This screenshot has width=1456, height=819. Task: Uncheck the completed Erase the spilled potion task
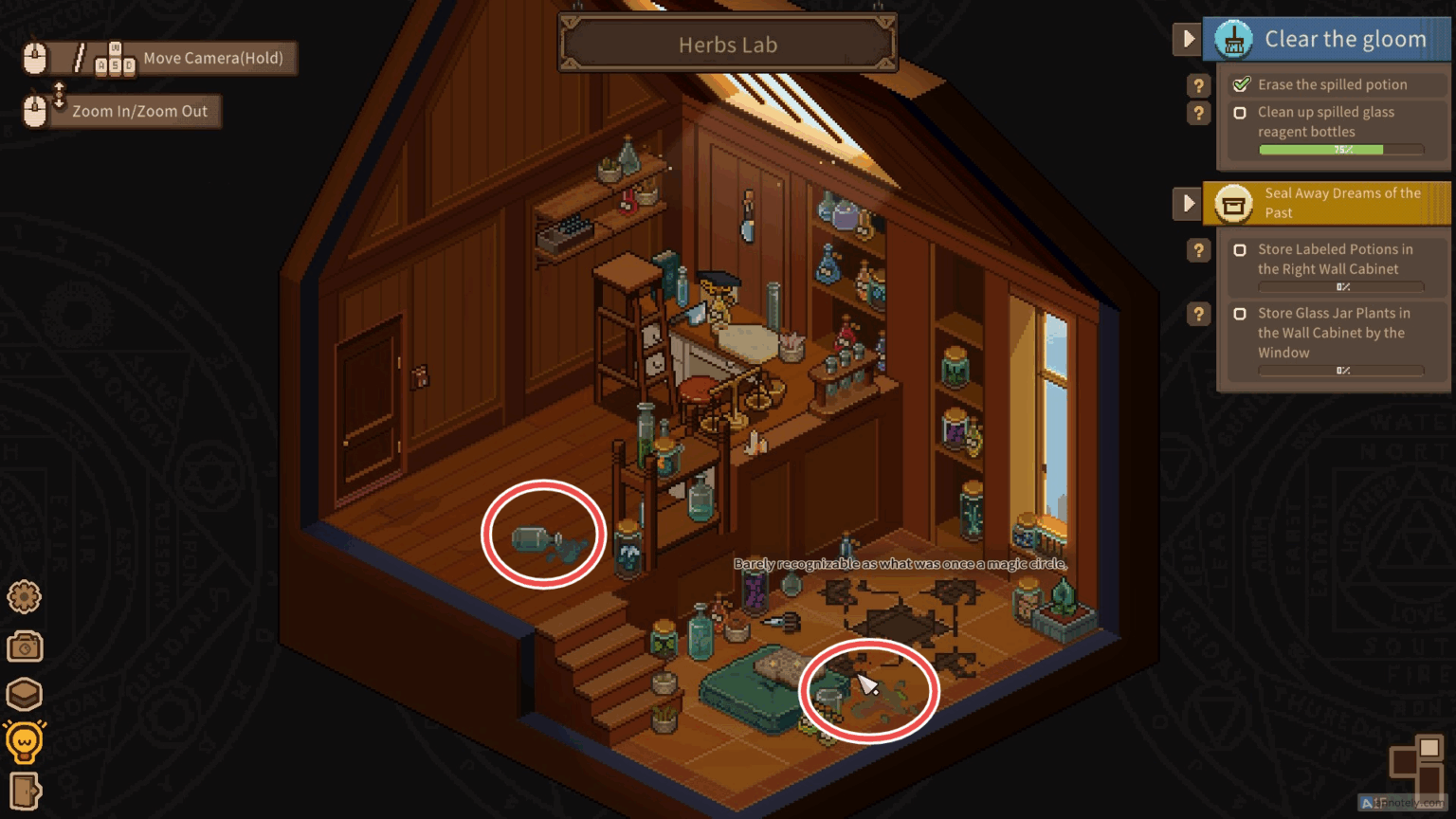coord(1242,83)
